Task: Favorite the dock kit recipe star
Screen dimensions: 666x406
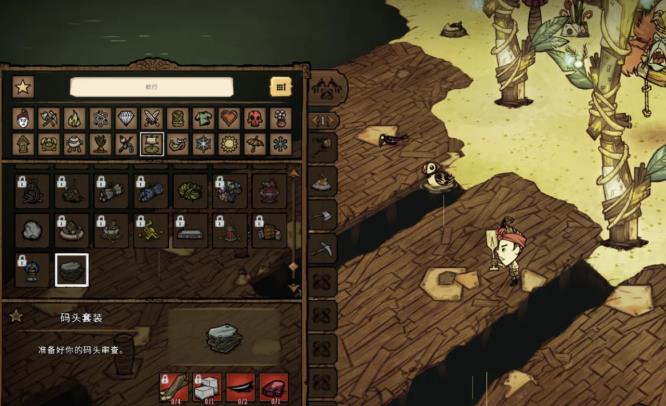Action: [15, 317]
